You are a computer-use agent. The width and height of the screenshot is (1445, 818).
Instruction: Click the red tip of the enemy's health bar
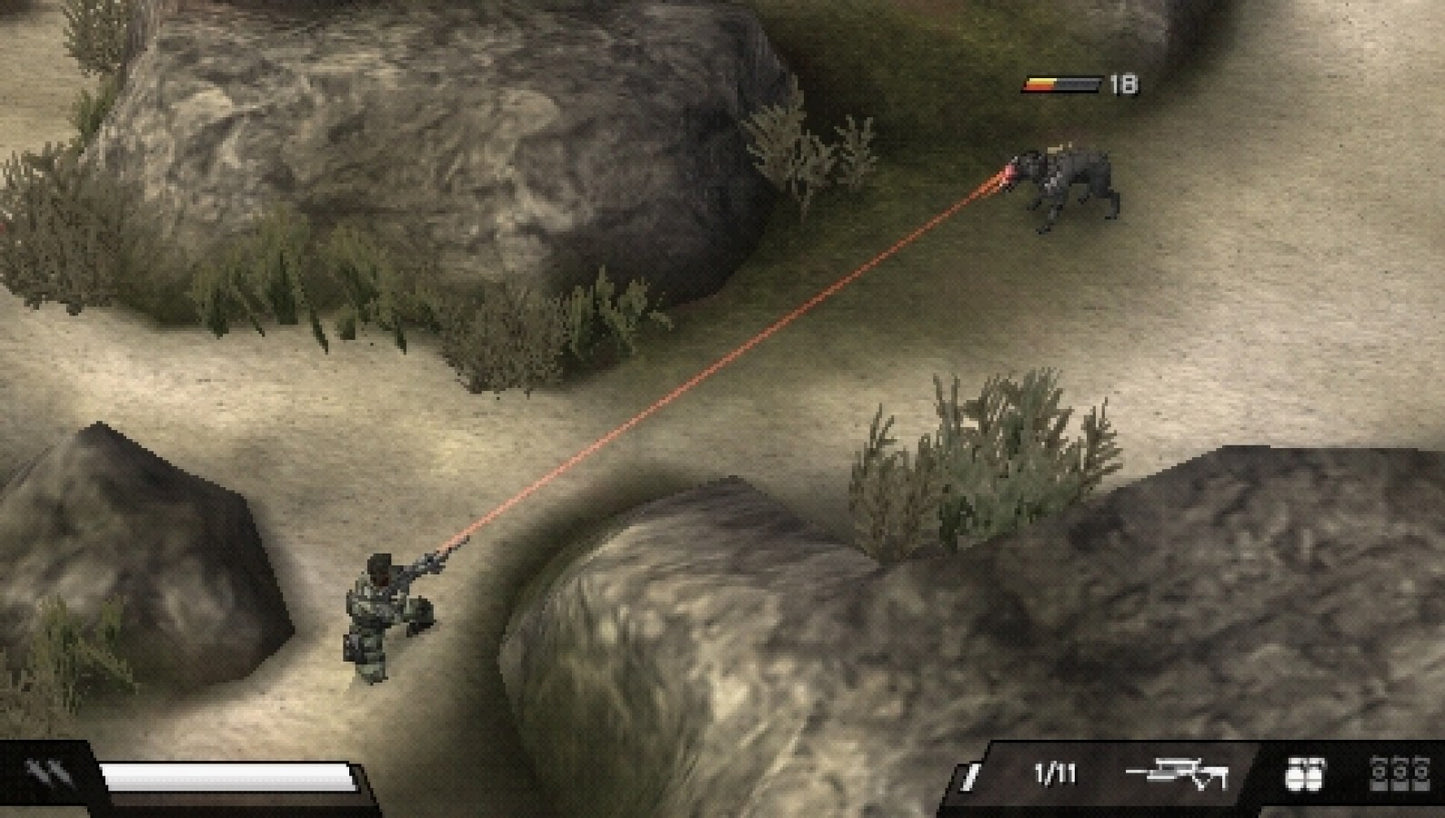pos(1026,86)
